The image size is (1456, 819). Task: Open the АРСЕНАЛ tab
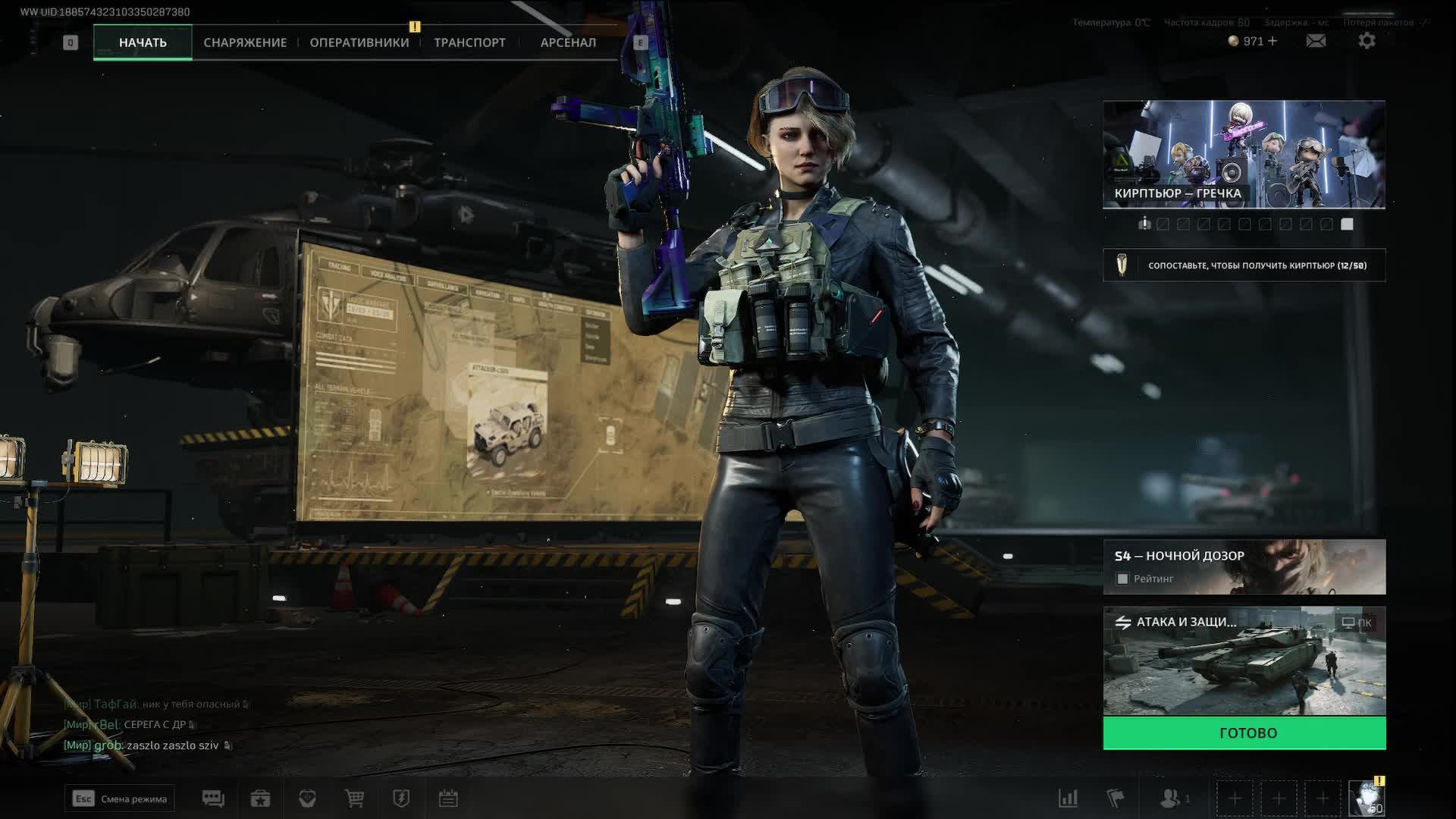pyautogui.click(x=568, y=42)
